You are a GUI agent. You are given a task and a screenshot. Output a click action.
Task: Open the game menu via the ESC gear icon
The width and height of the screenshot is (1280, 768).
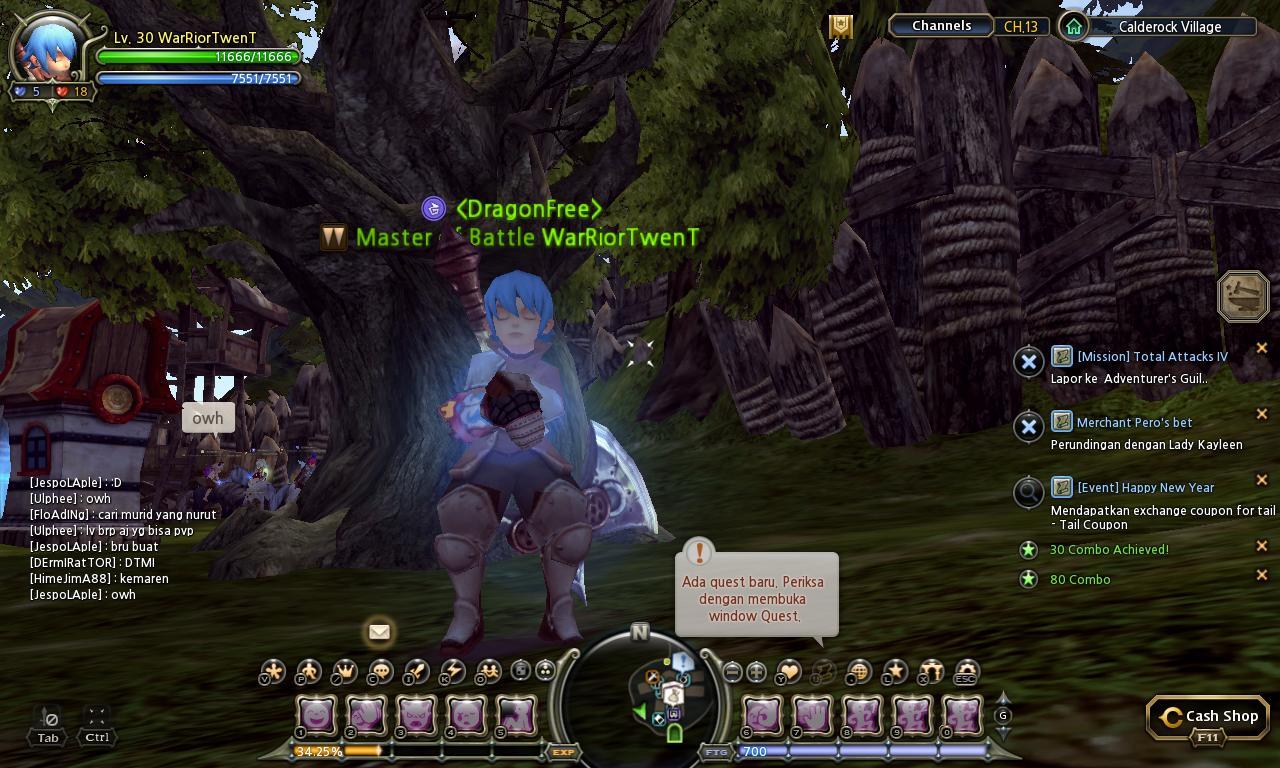tap(965, 672)
